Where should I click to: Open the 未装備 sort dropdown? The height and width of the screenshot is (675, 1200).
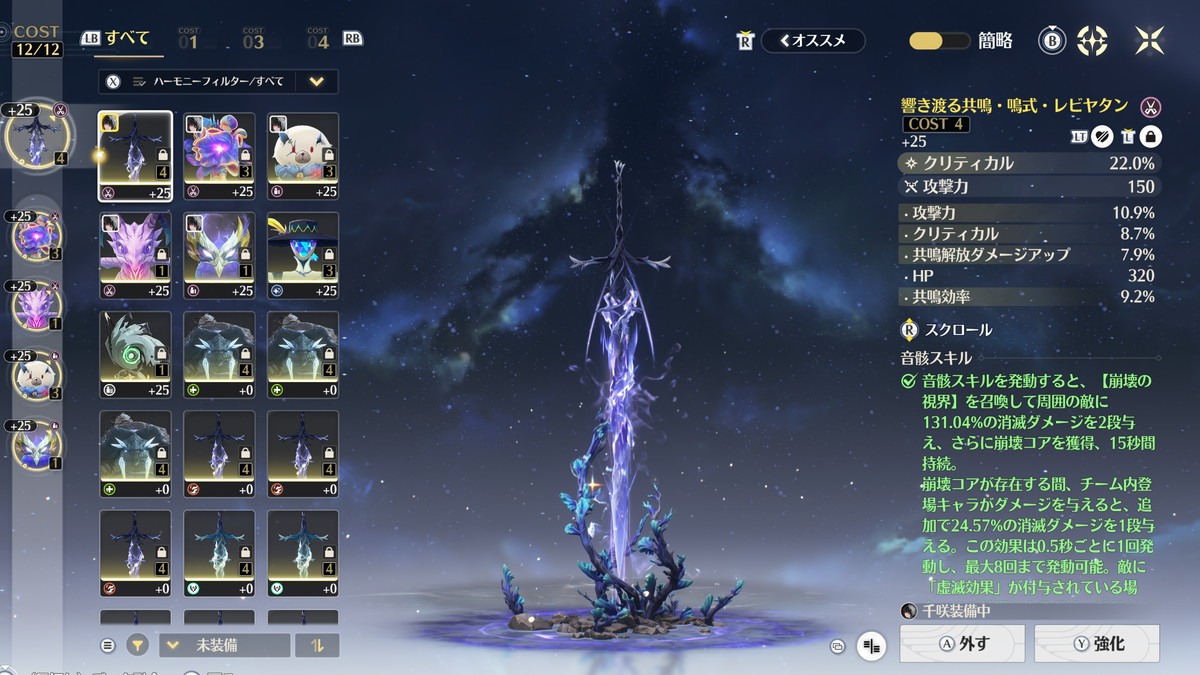(224, 645)
